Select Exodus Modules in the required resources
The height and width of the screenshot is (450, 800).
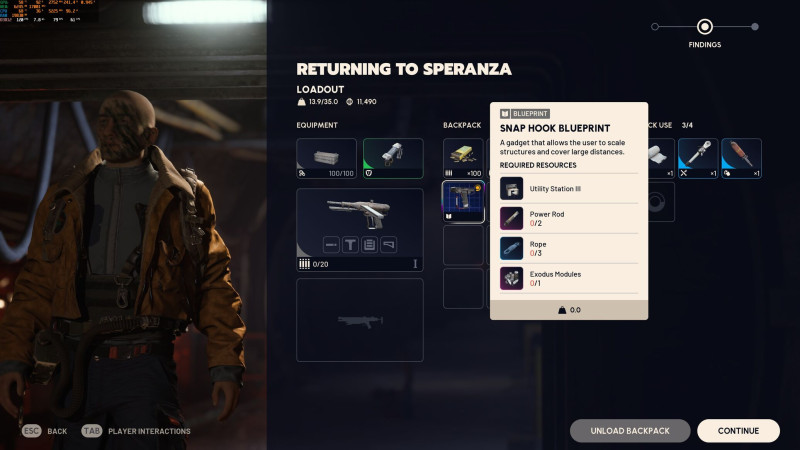(569, 278)
